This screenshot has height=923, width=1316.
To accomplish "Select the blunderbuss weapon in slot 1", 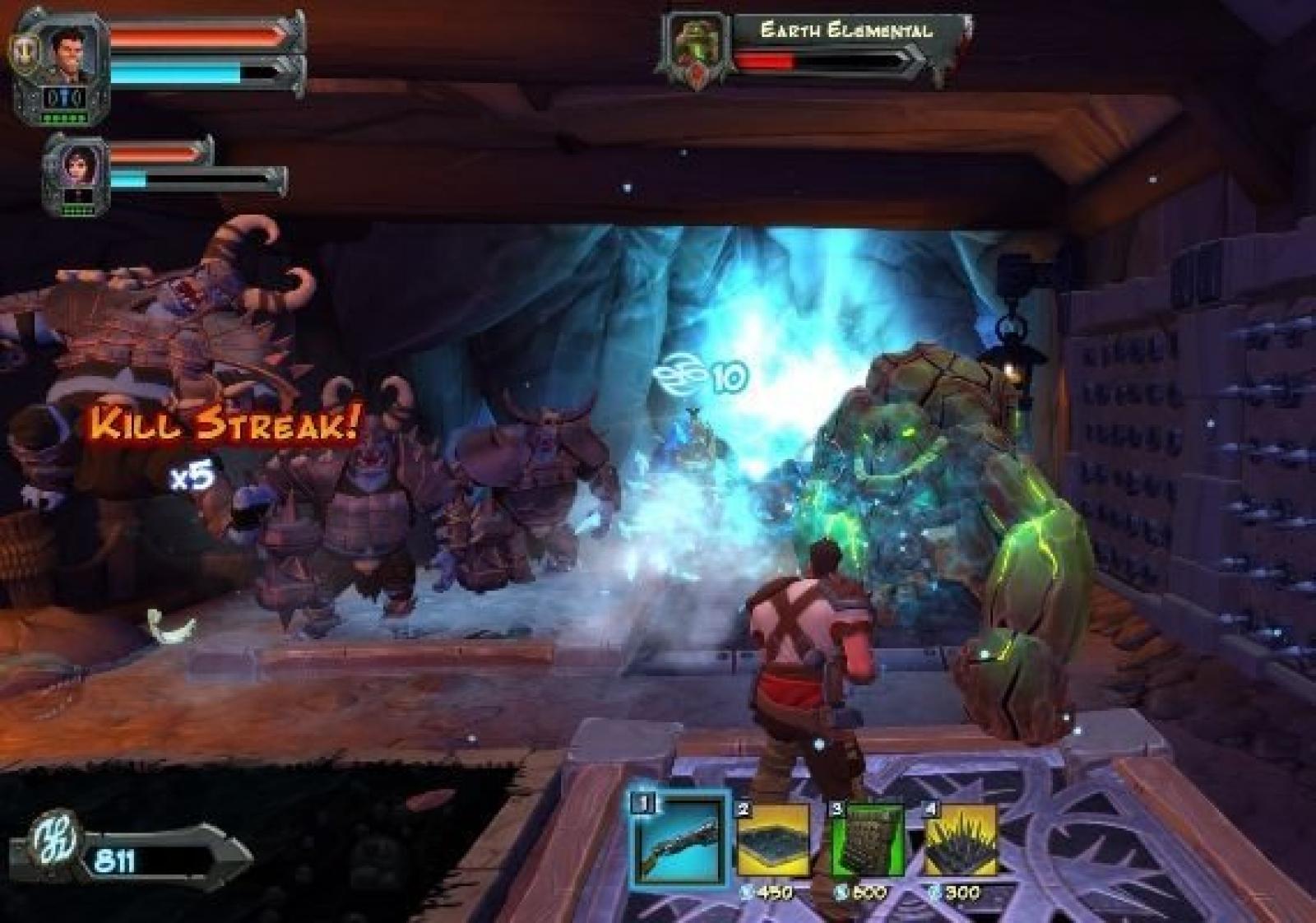I will 679,838.
